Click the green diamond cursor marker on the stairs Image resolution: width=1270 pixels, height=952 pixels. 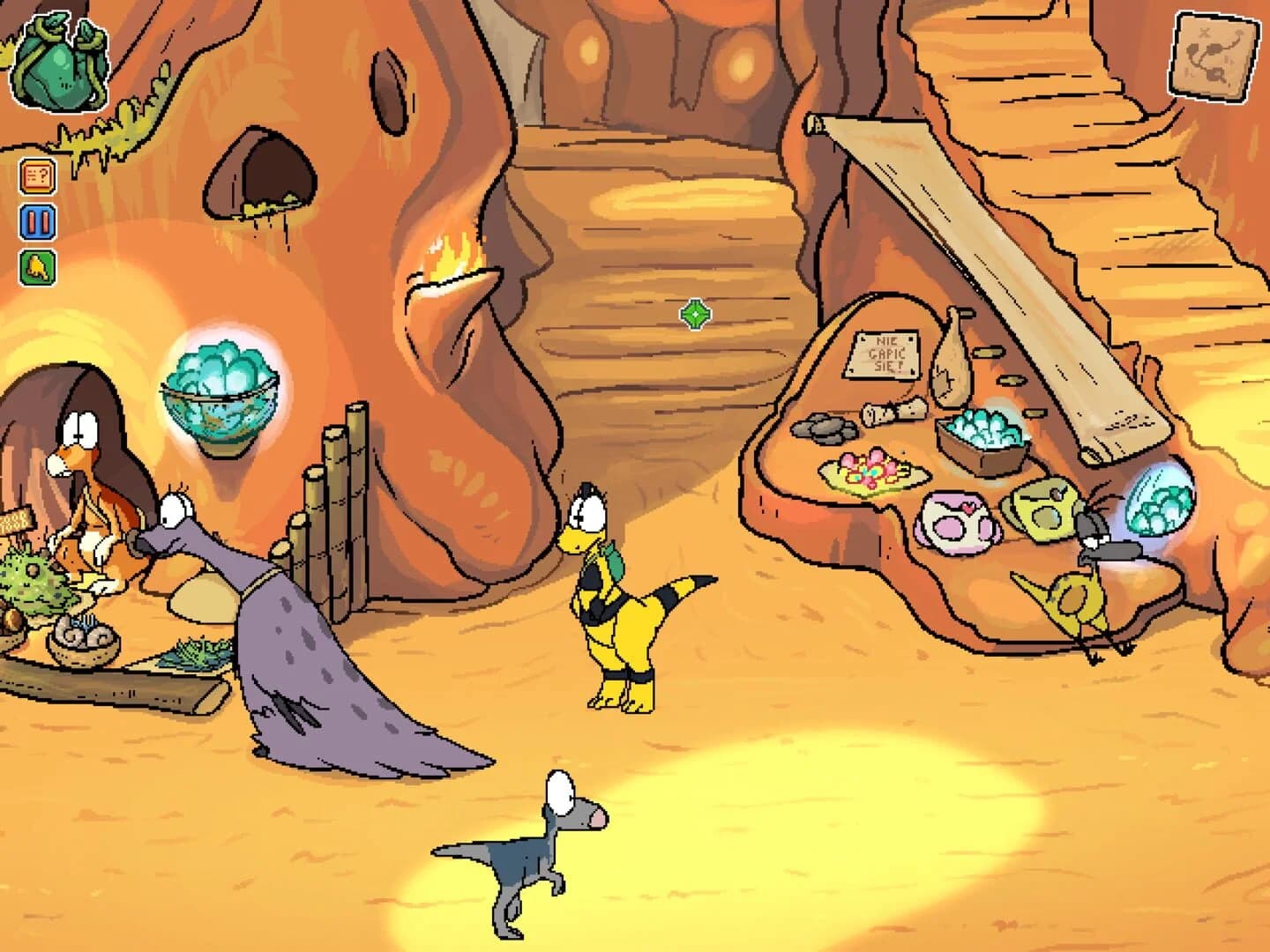694,314
